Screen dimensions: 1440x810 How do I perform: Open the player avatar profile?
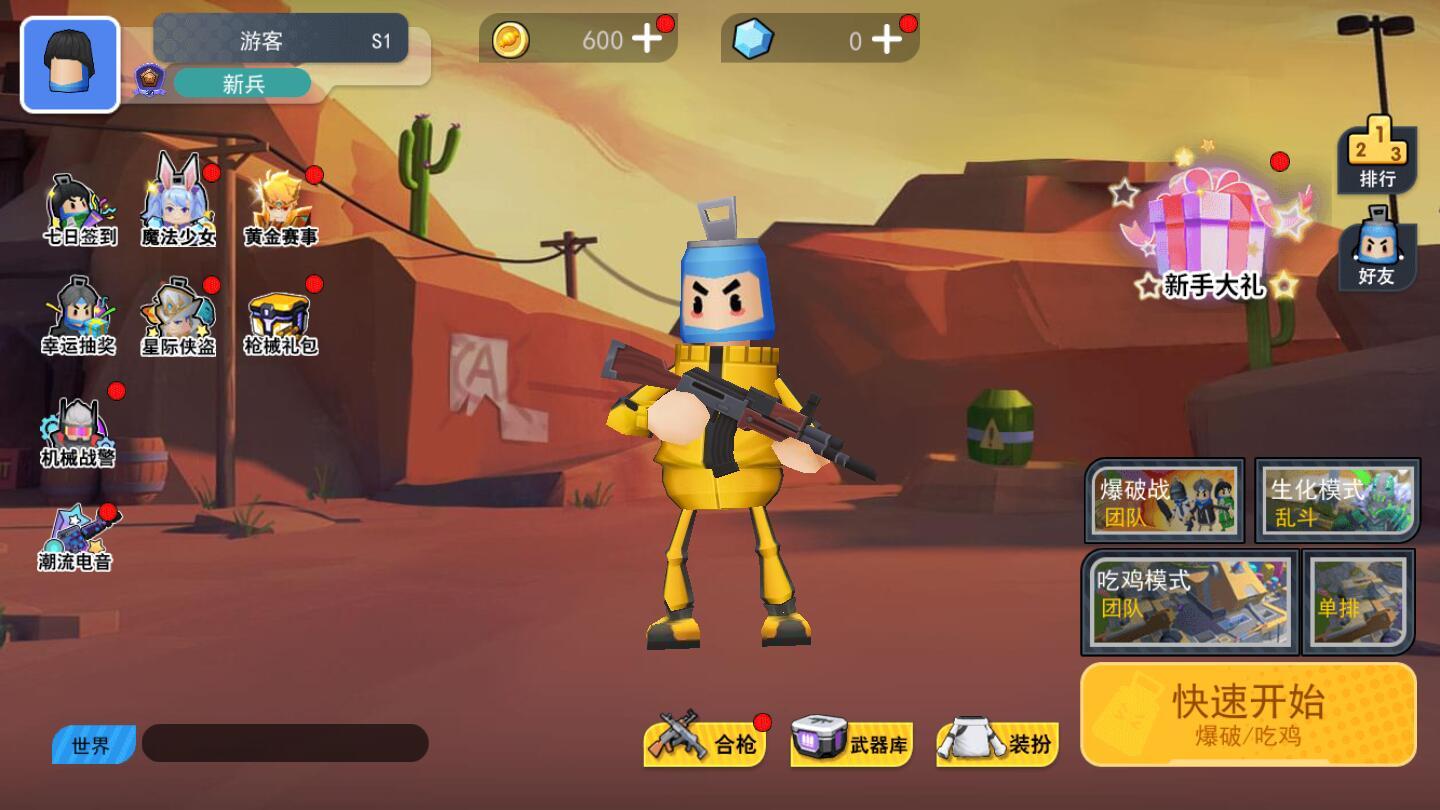[x=71, y=65]
